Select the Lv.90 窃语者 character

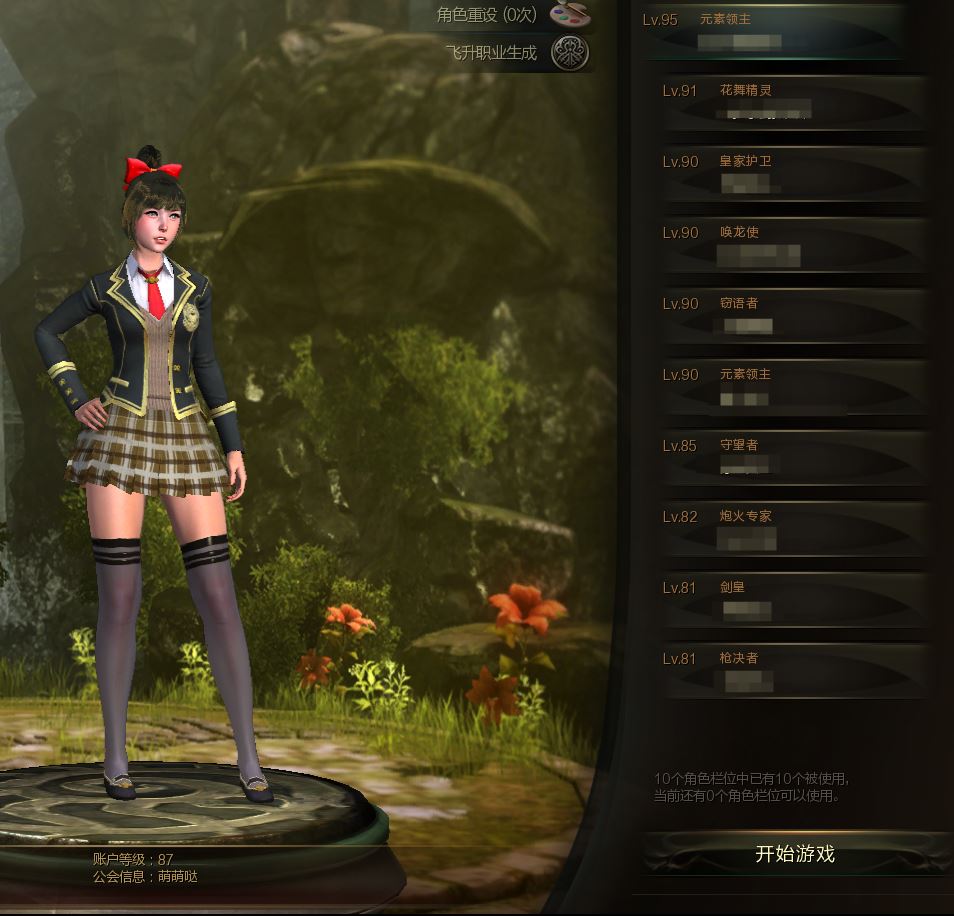tap(795, 315)
